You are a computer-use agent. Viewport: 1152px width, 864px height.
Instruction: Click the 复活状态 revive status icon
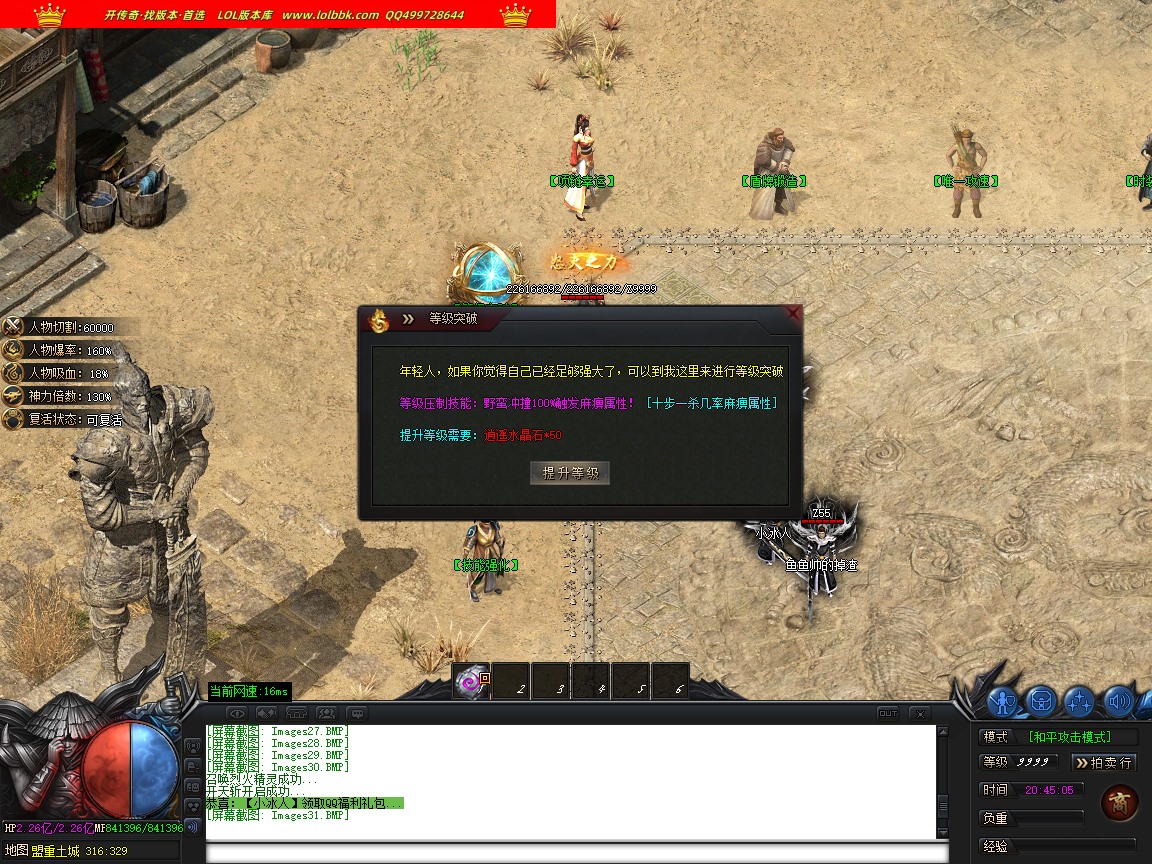coord(13,420)
